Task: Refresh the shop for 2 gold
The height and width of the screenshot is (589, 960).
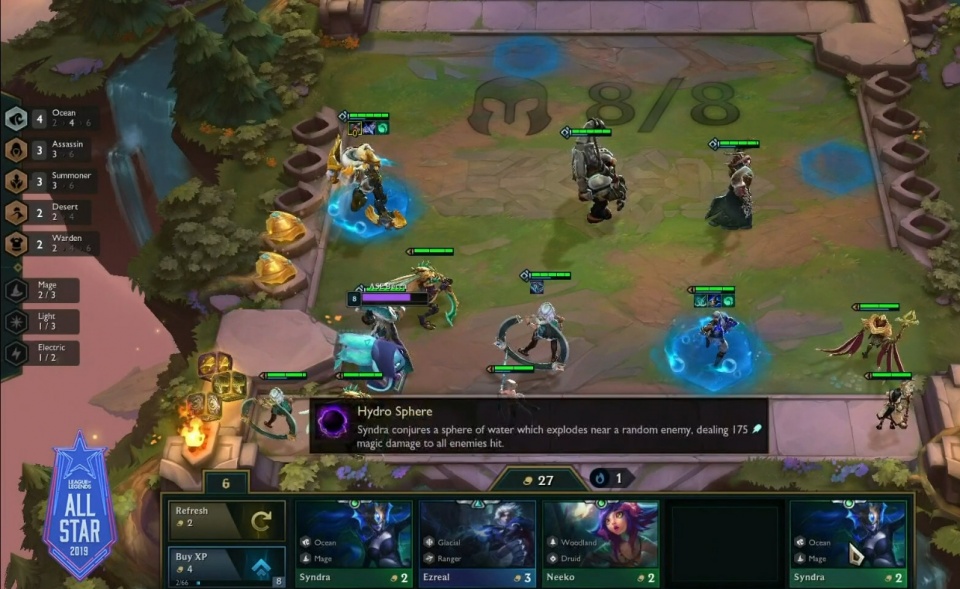Action: [227, 520]
